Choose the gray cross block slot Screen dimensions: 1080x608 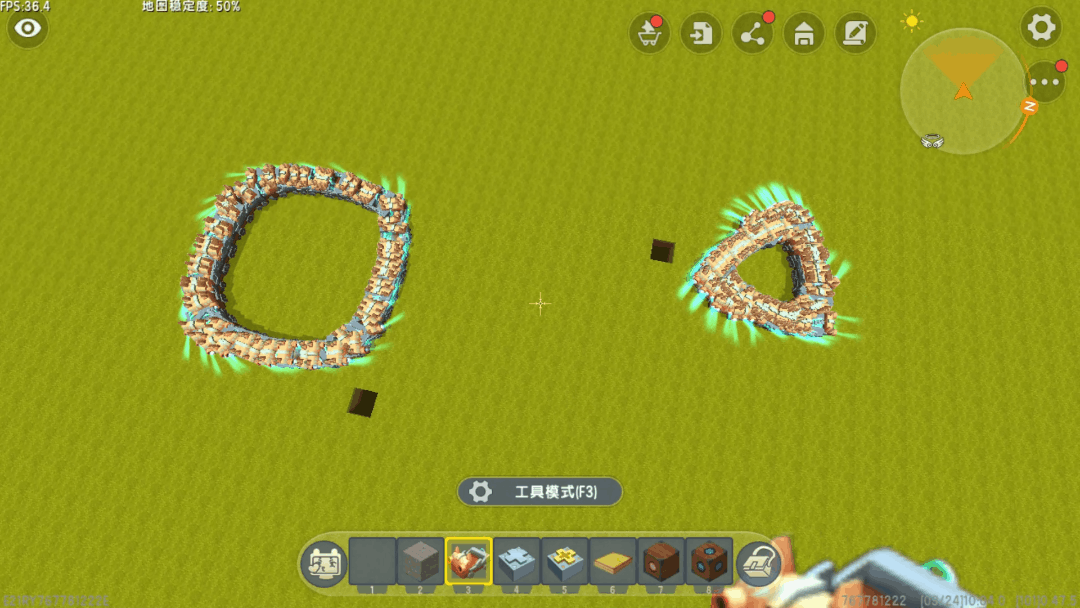[x=516, y=561]
